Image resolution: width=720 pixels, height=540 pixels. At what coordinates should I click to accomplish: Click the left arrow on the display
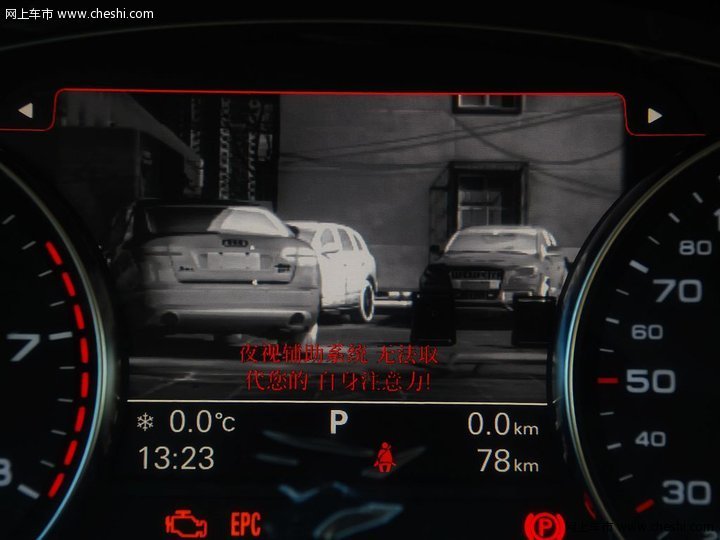click(x=25, y=110)
